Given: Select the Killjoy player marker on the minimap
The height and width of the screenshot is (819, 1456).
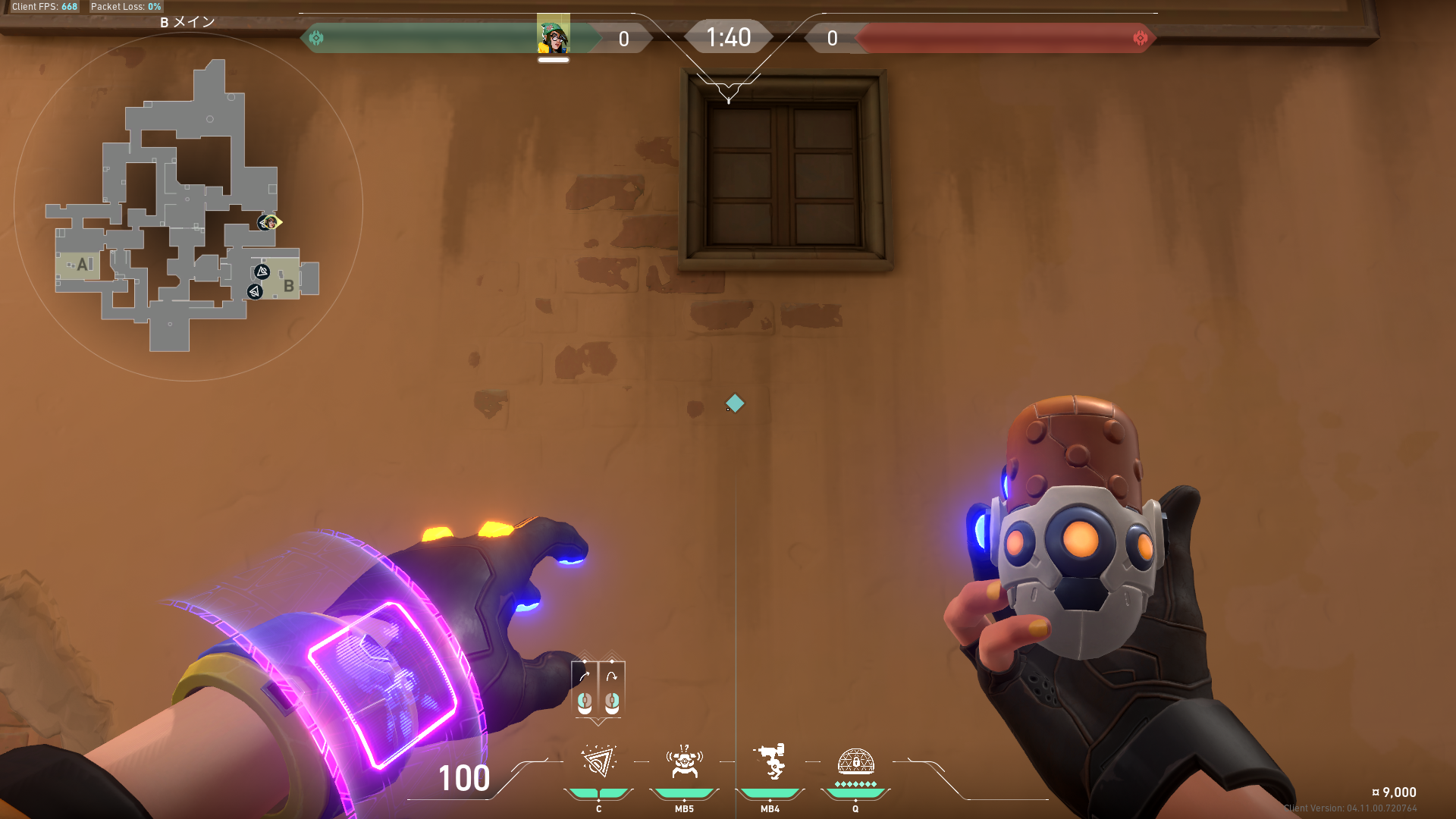Looking at the screenshot, I should [269, 222].
